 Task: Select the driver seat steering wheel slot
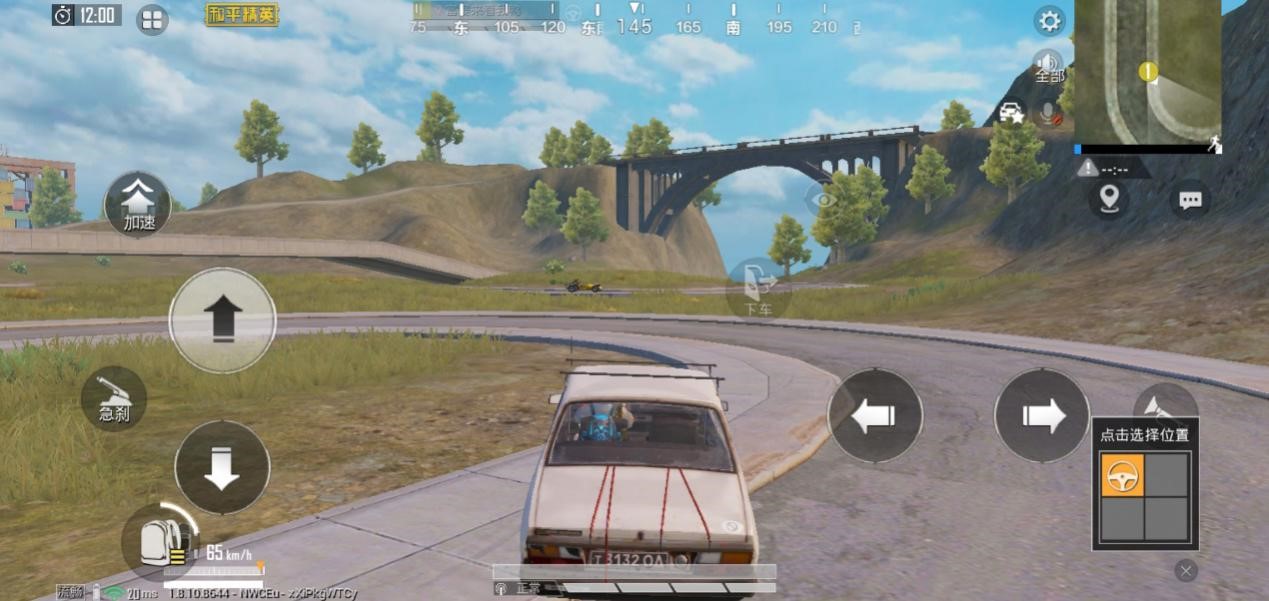click(1122, 475)
